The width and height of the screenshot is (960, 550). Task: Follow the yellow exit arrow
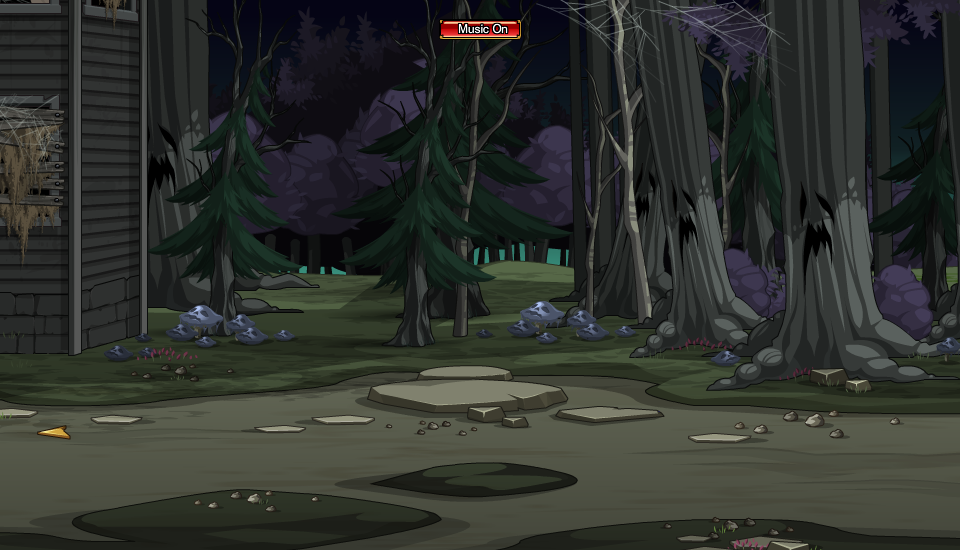point(54,432)
